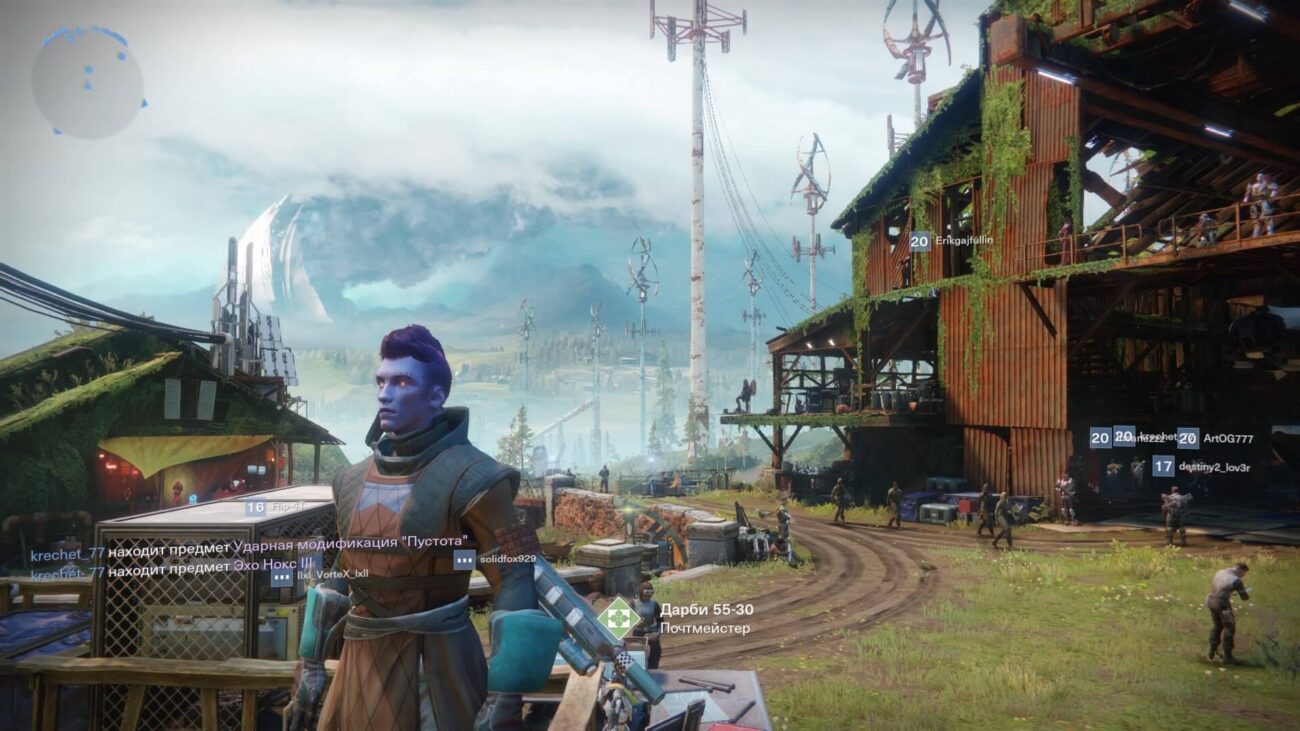
Task: Click the blue directional arrow on the radar edge
Action: point(144,104)
